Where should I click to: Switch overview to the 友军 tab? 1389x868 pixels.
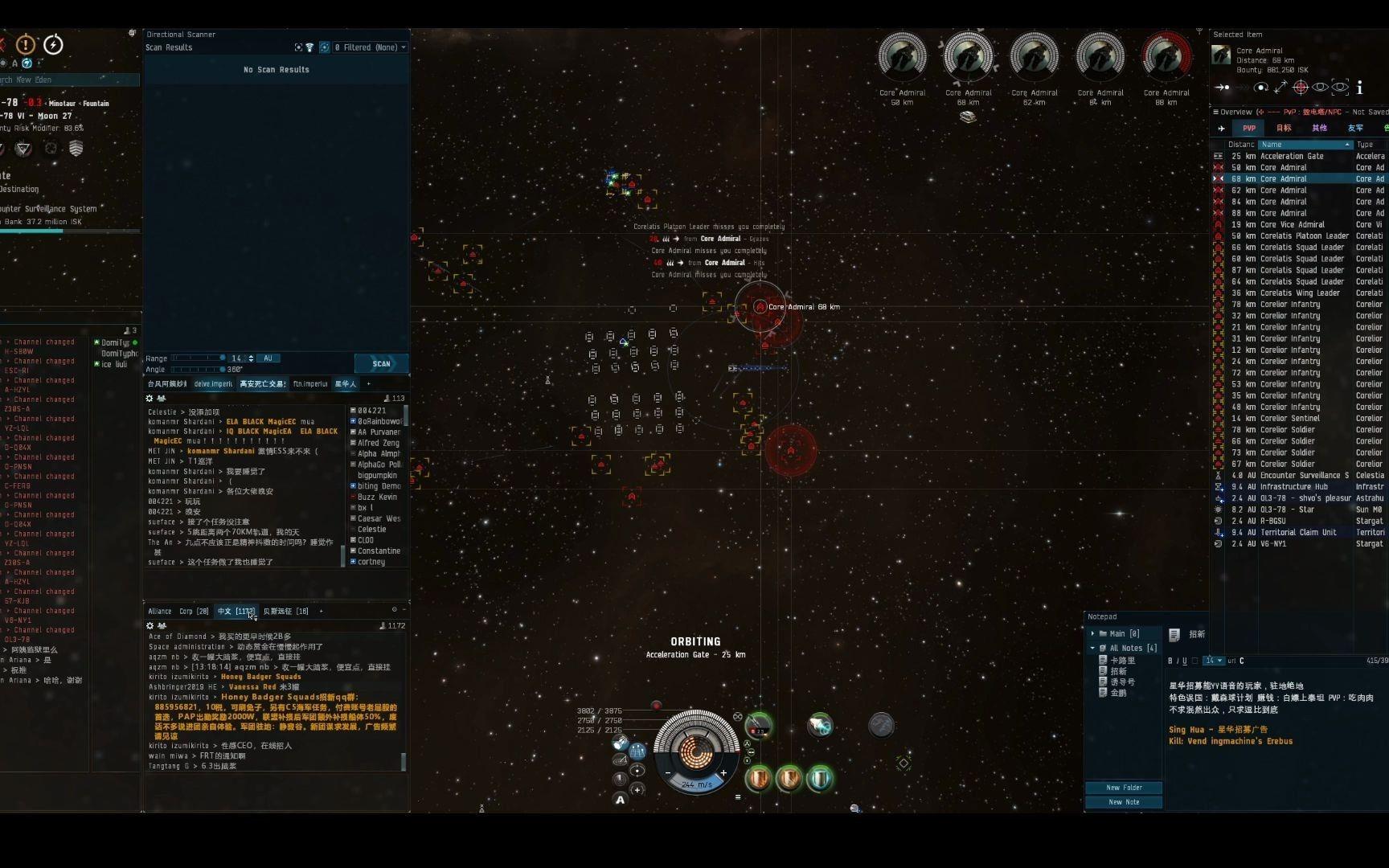pos(1355,128)
